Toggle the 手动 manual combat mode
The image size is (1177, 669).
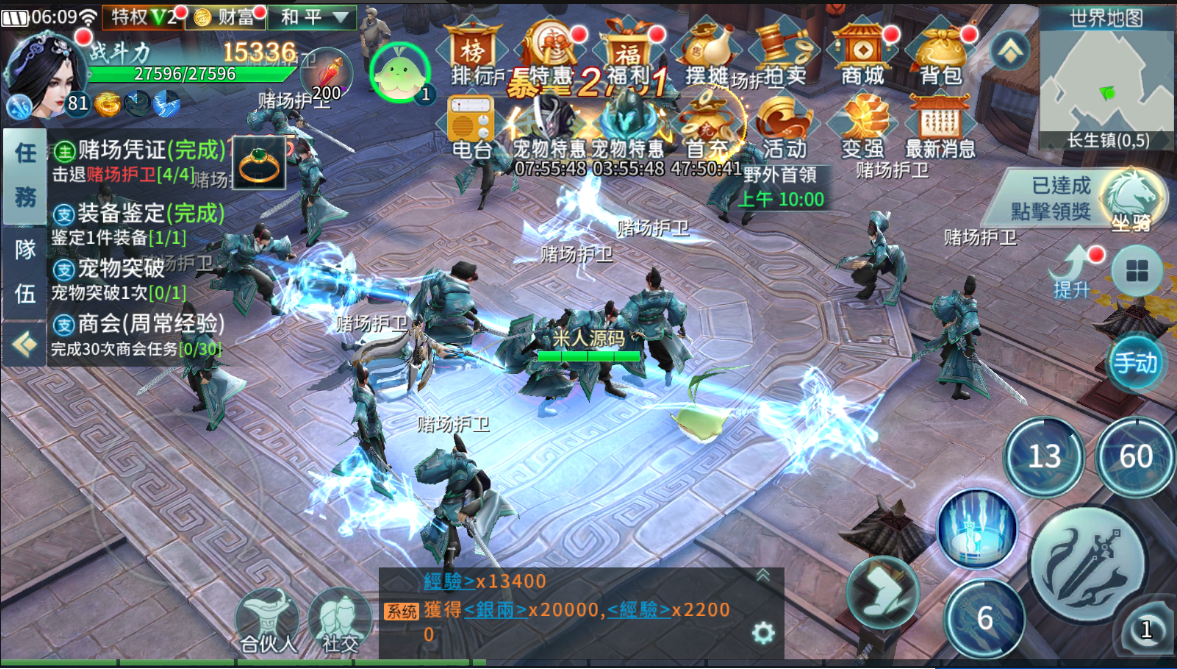pos(1136,362)
